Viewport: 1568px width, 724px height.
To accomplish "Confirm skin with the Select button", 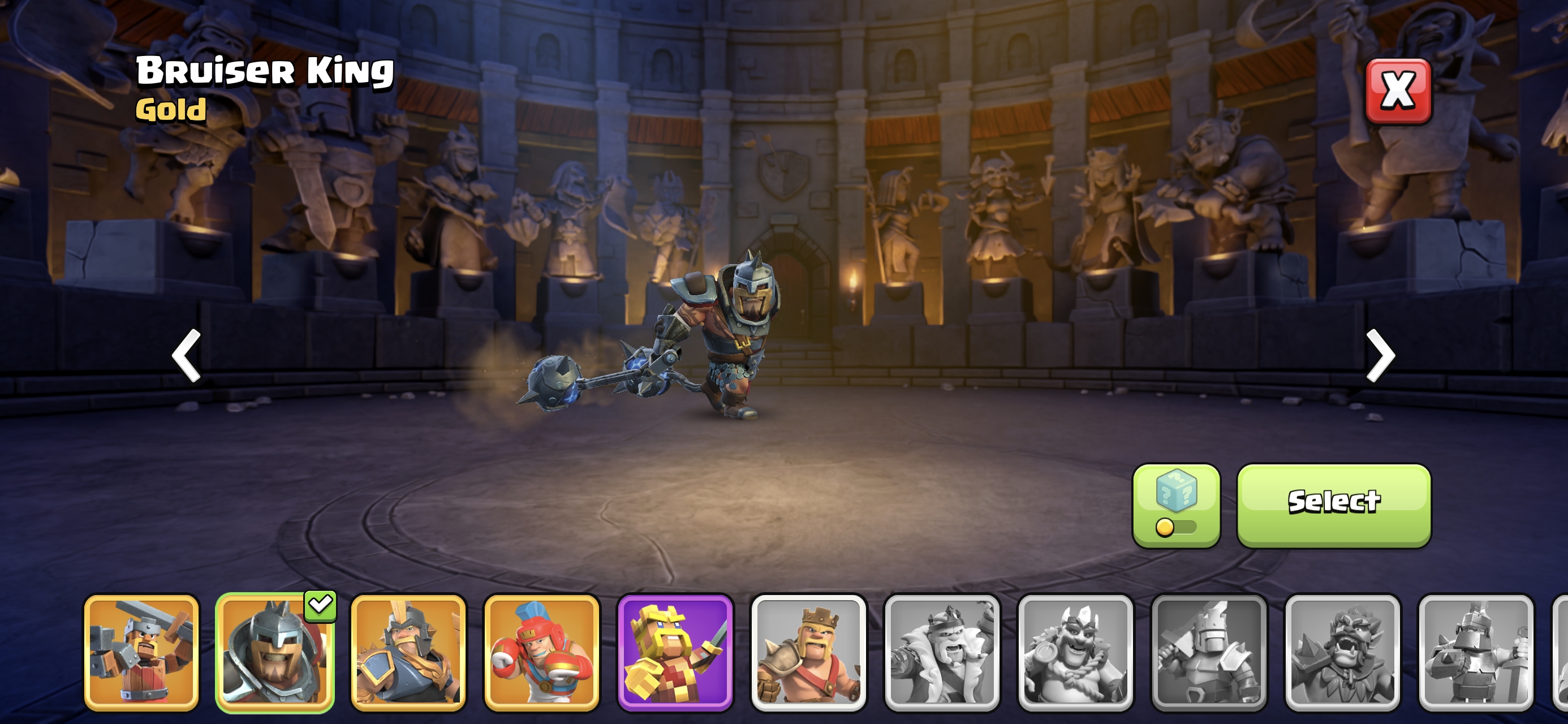I will coord(1334,505).
